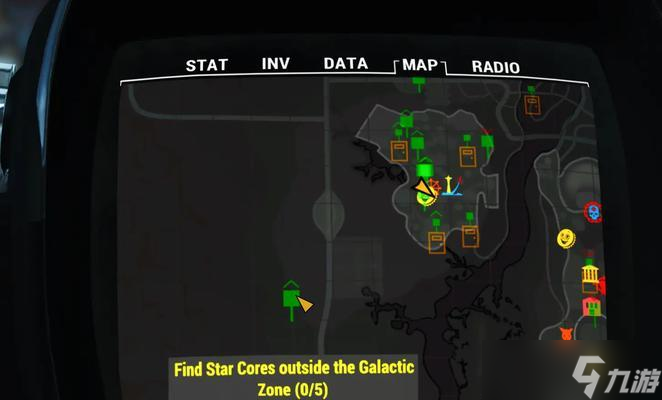Open the INV tab
The height and width of the screenshot is (400, 662).
[275, 64]
